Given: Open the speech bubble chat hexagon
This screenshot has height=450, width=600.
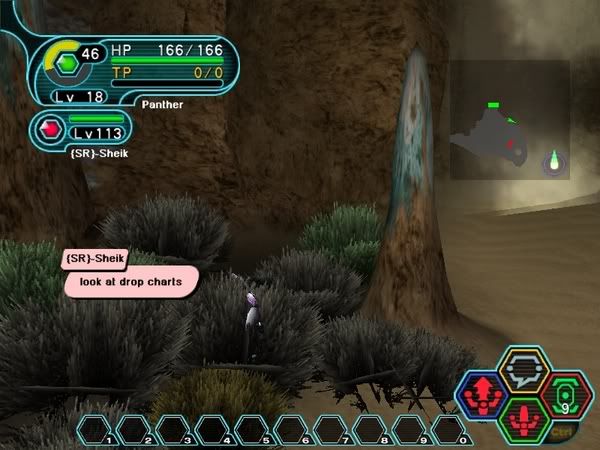Looking at the screenshot, I should [x=522, y=368].
